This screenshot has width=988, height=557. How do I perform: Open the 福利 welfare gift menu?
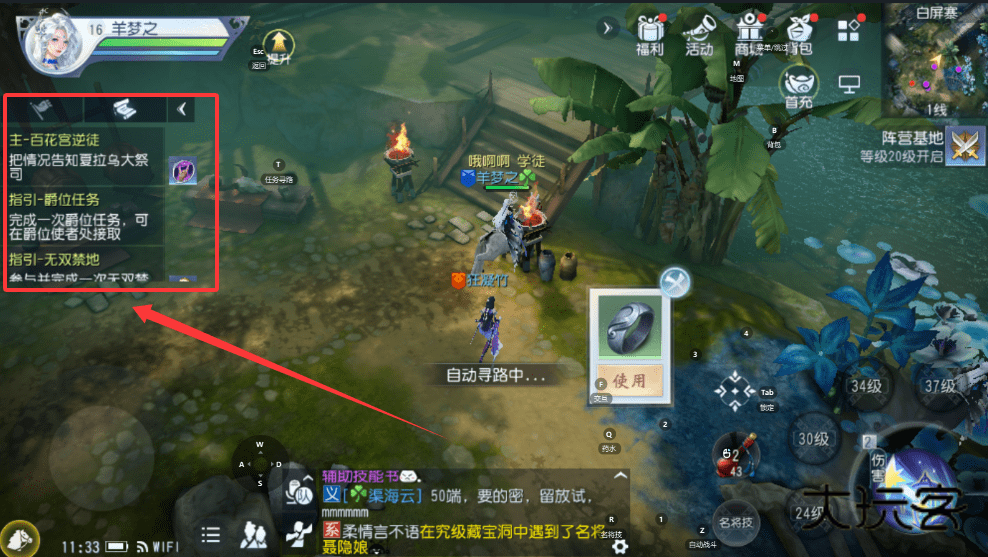pyautogui.click(x=651, y=34)
